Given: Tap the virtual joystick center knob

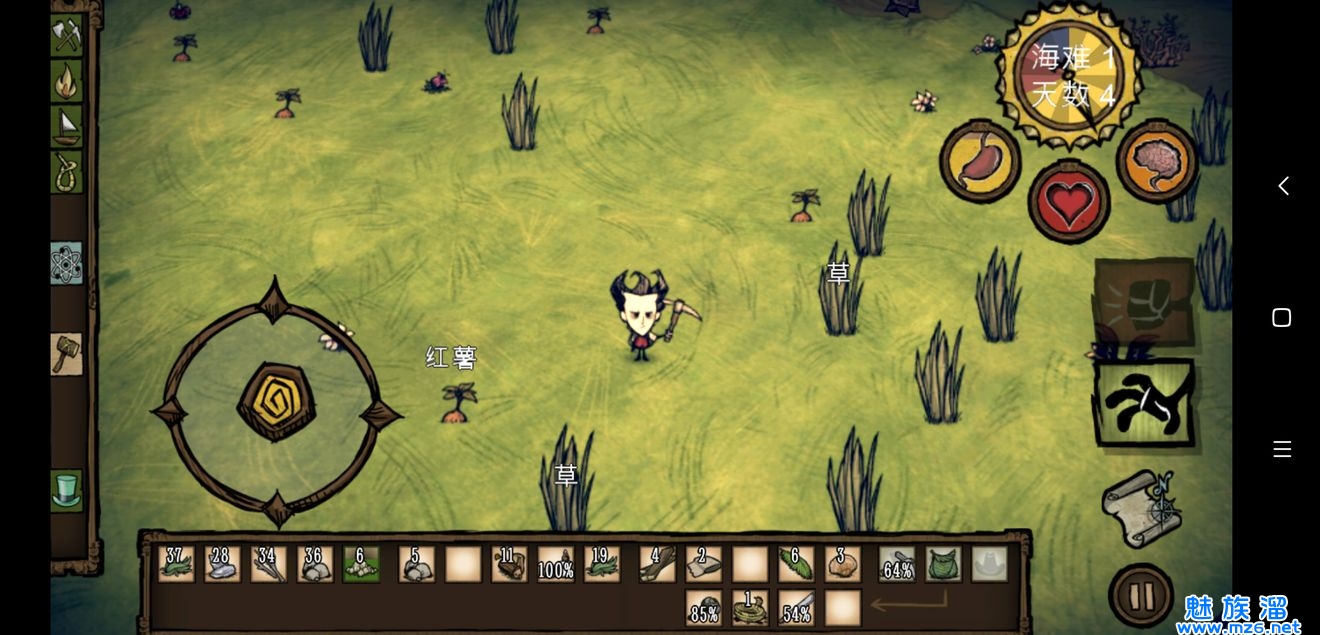Looking at the screenshot, I should click(x=276, y=400).
